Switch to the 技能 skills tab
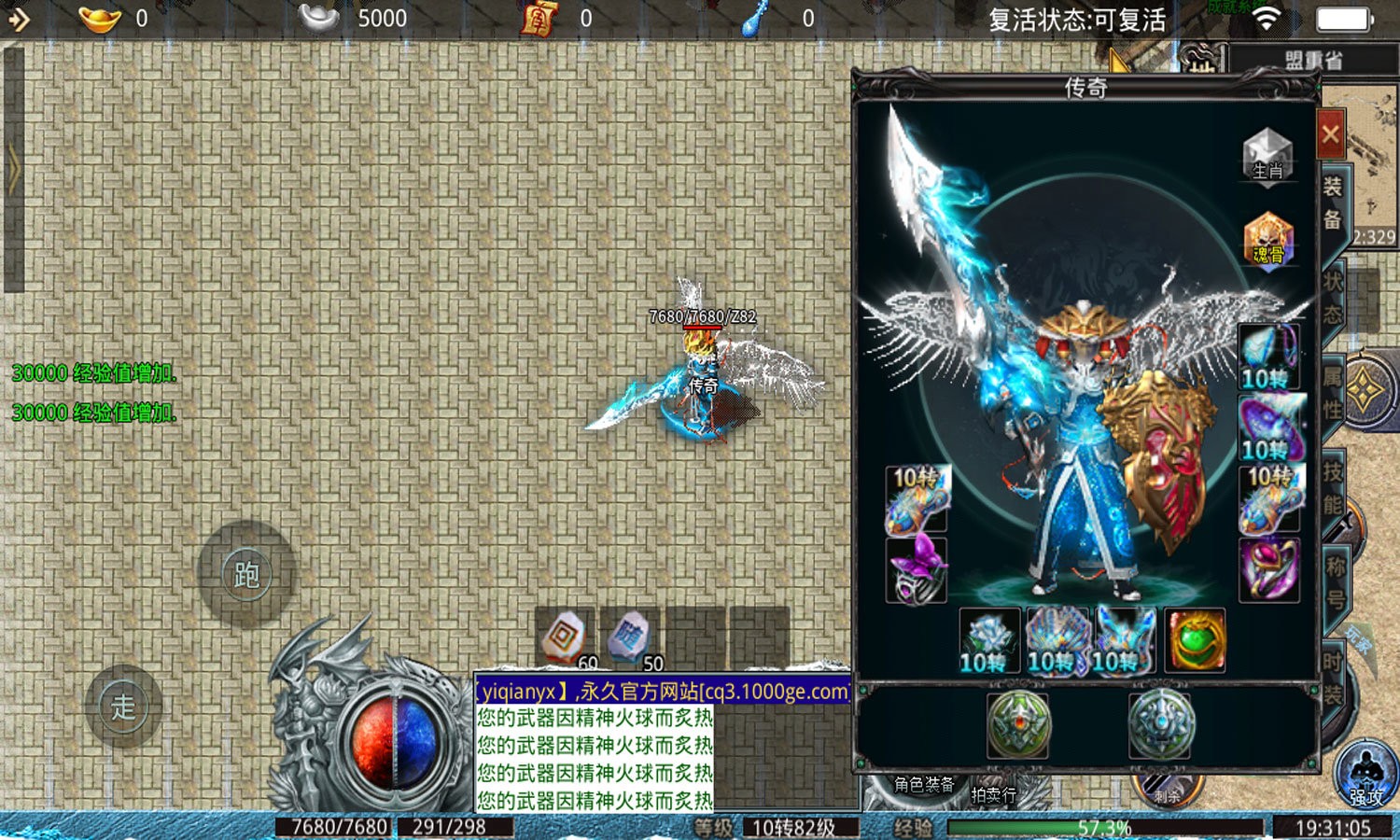The image size is (1400, 840). tap(1332, 487)
